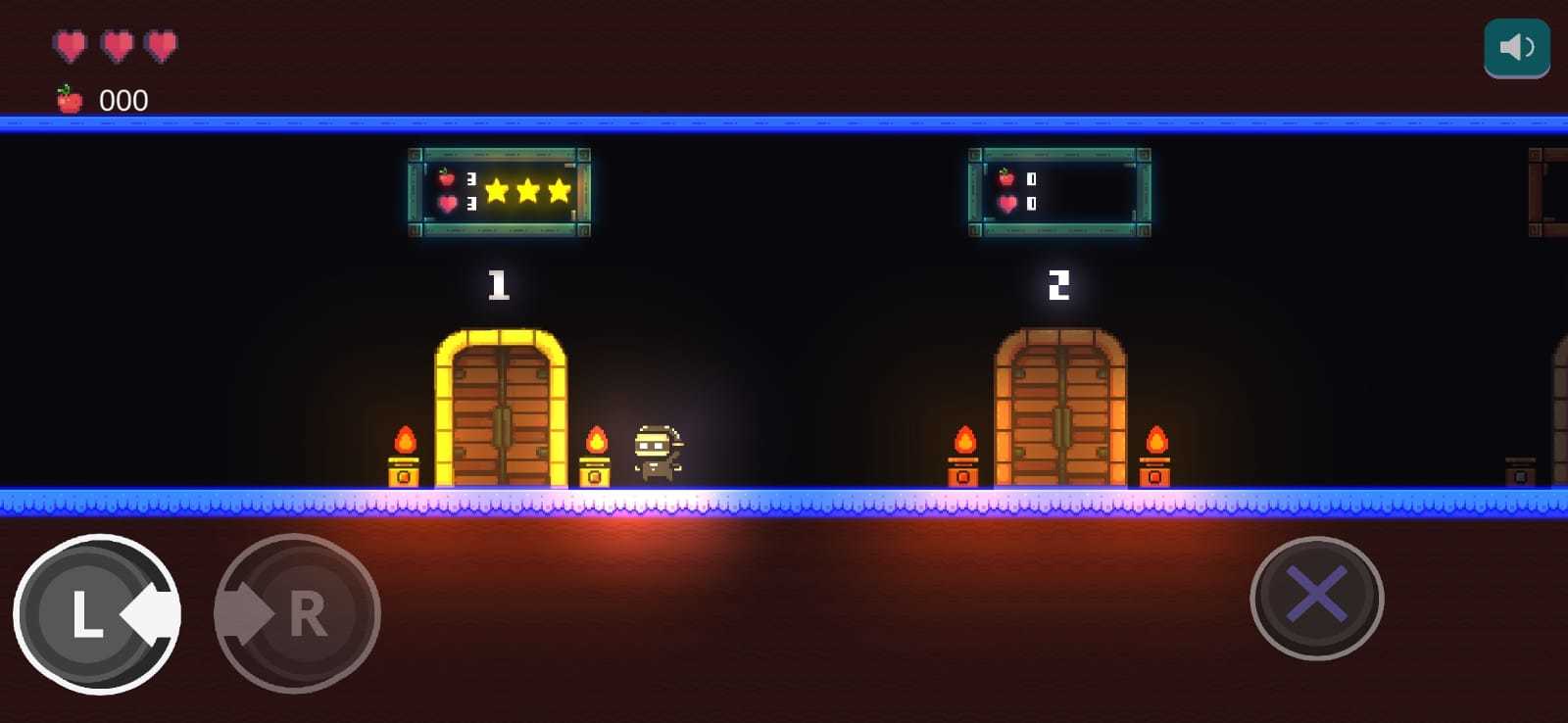Screen dimensions: 1568x723
Task: Select the heart icon on level 1 scoreboard
Action: click(447, 206)
